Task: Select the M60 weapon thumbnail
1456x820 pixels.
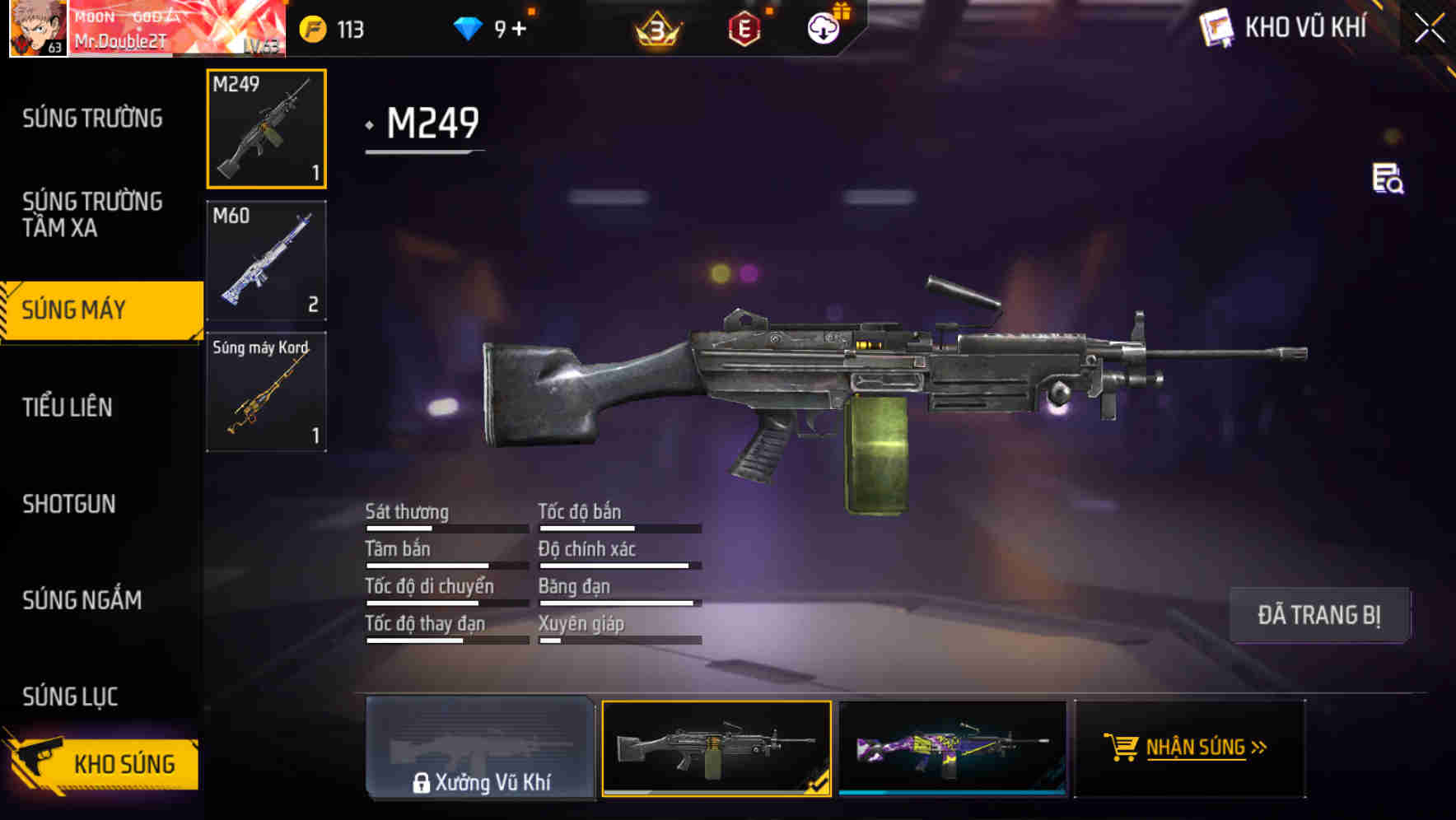Action: click(x=265, y=259)
